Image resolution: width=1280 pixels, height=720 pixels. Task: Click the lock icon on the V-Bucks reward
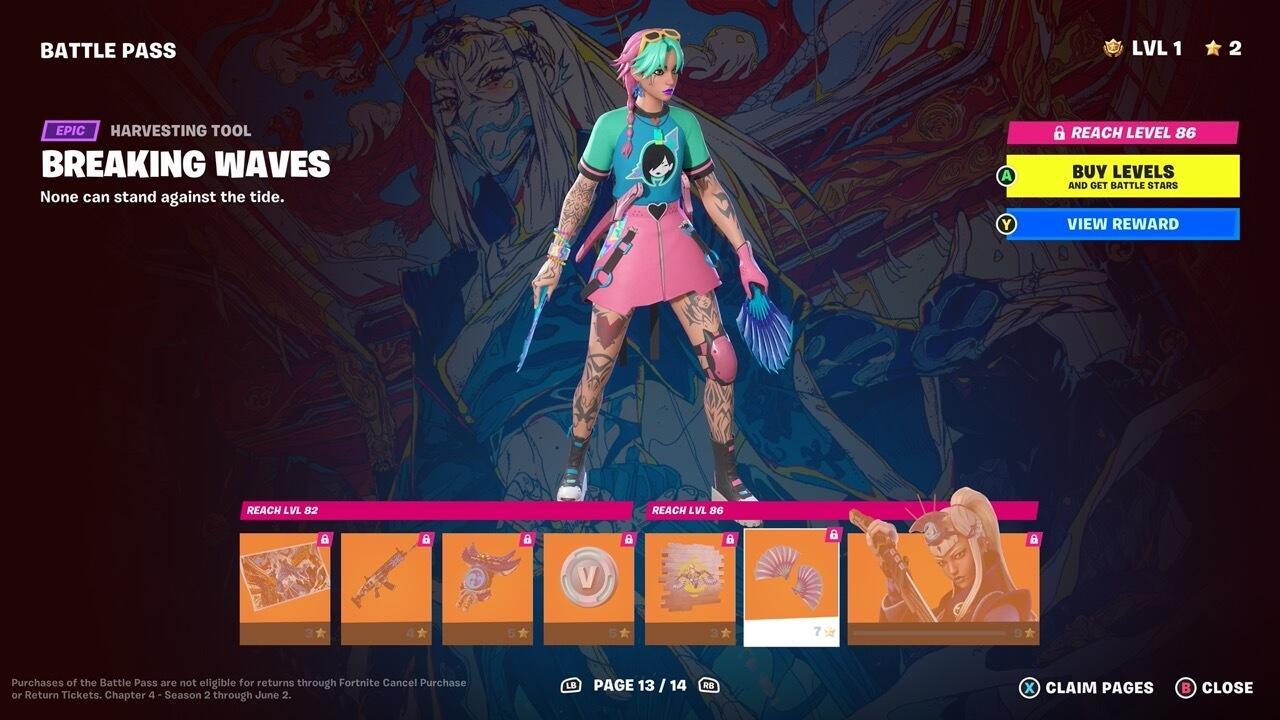click(x=628, y=537)
